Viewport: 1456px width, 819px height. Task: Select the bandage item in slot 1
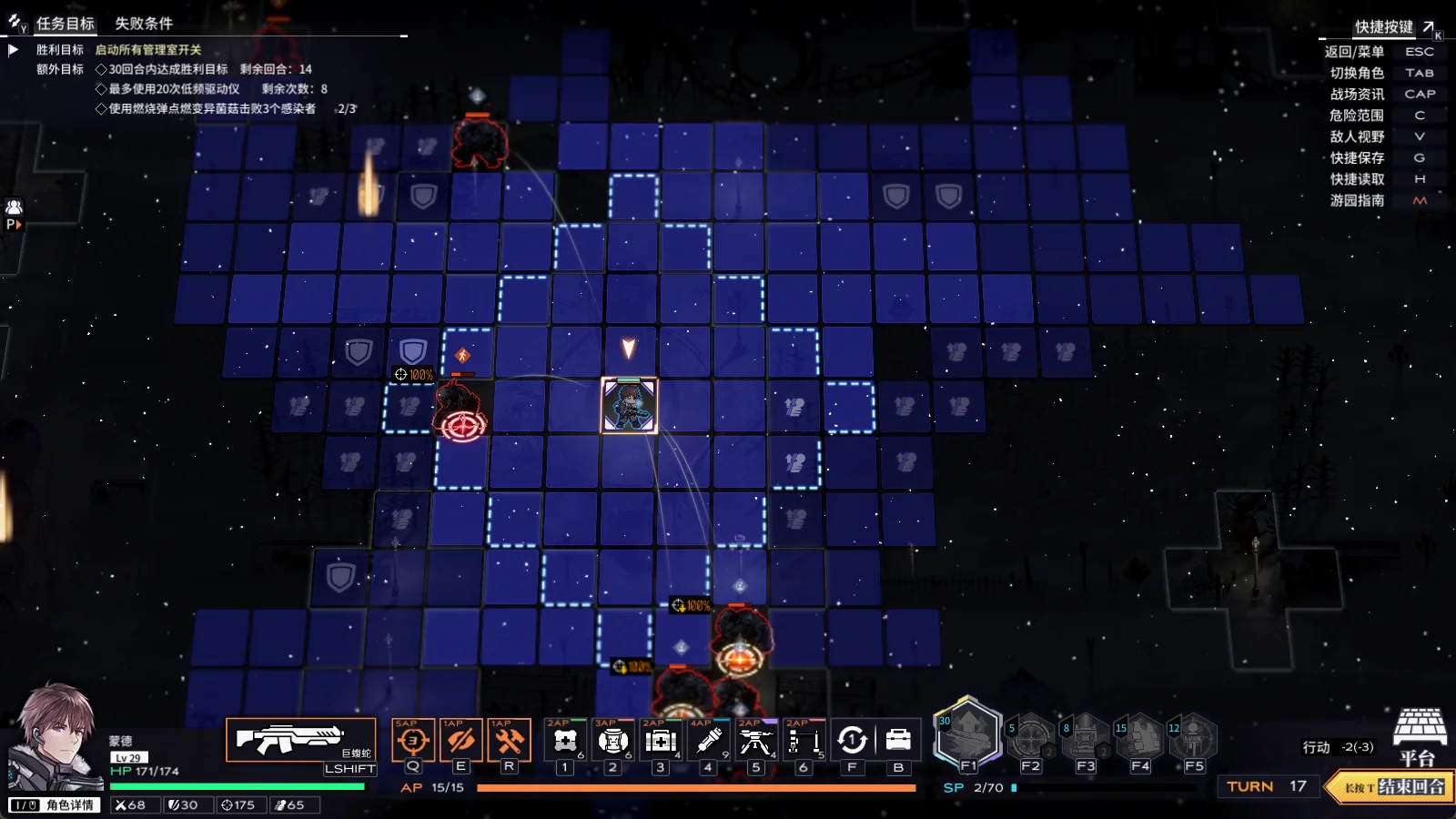tap(565, 742)
